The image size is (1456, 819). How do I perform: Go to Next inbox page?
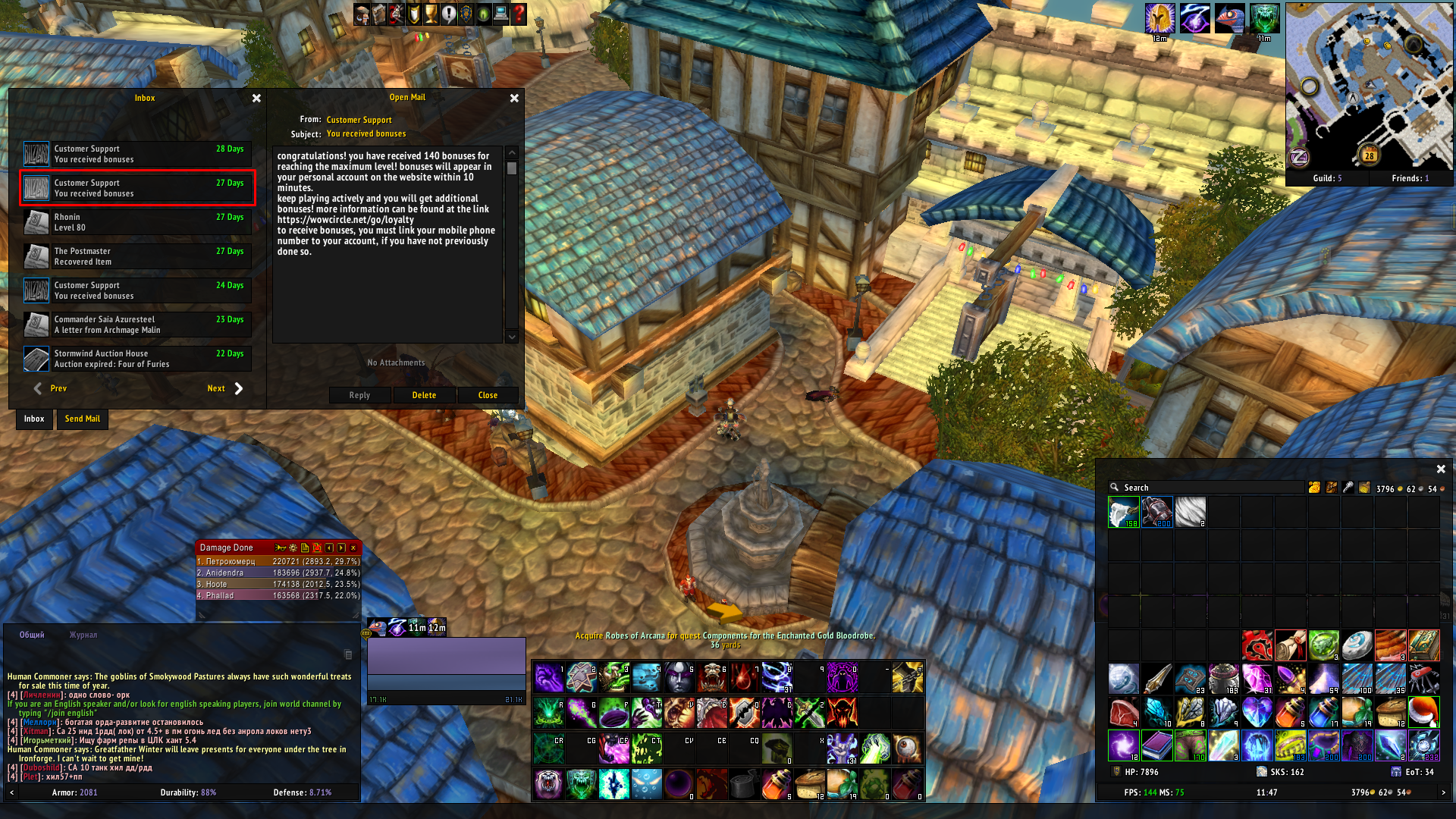[225, 388]
